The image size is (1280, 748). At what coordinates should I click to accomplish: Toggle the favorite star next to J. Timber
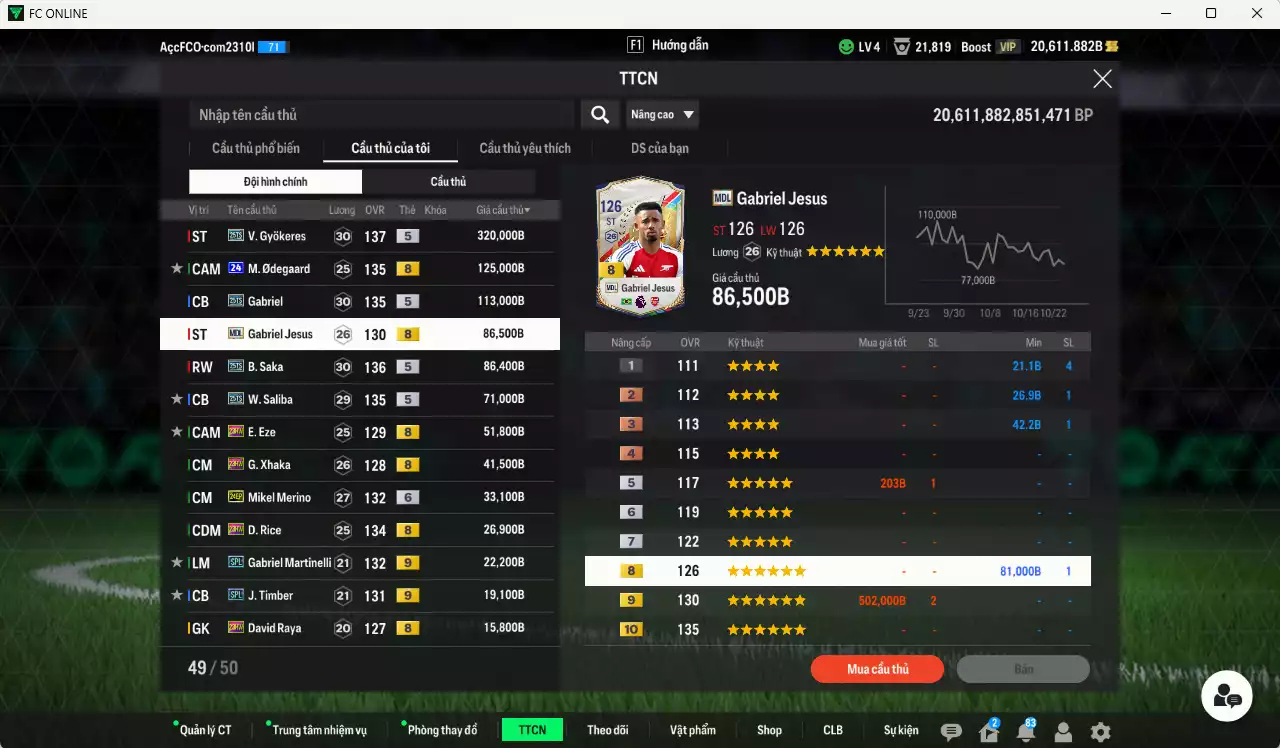tap(177, 595)
